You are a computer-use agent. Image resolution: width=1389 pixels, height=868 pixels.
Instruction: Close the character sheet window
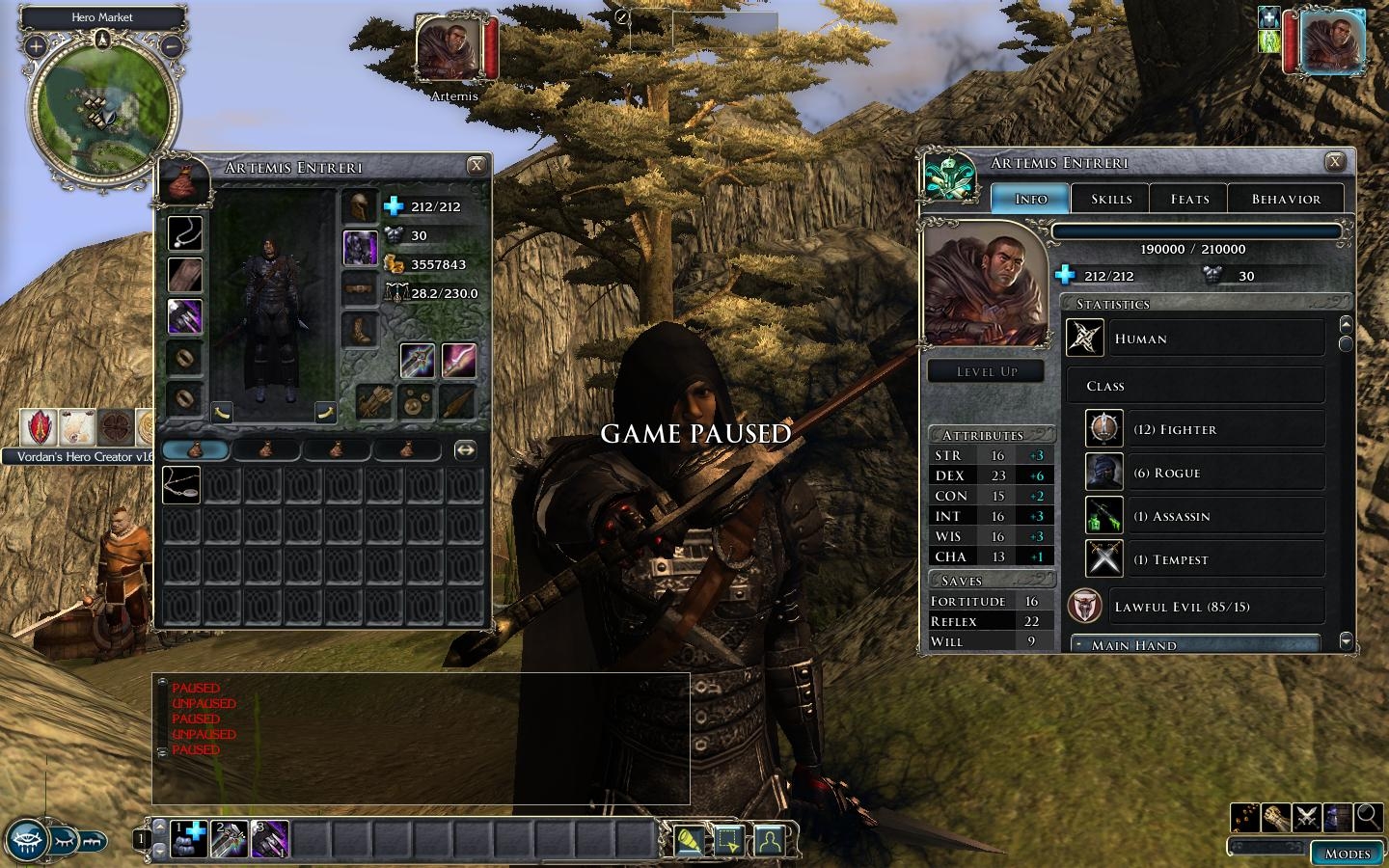point(1335,162)
